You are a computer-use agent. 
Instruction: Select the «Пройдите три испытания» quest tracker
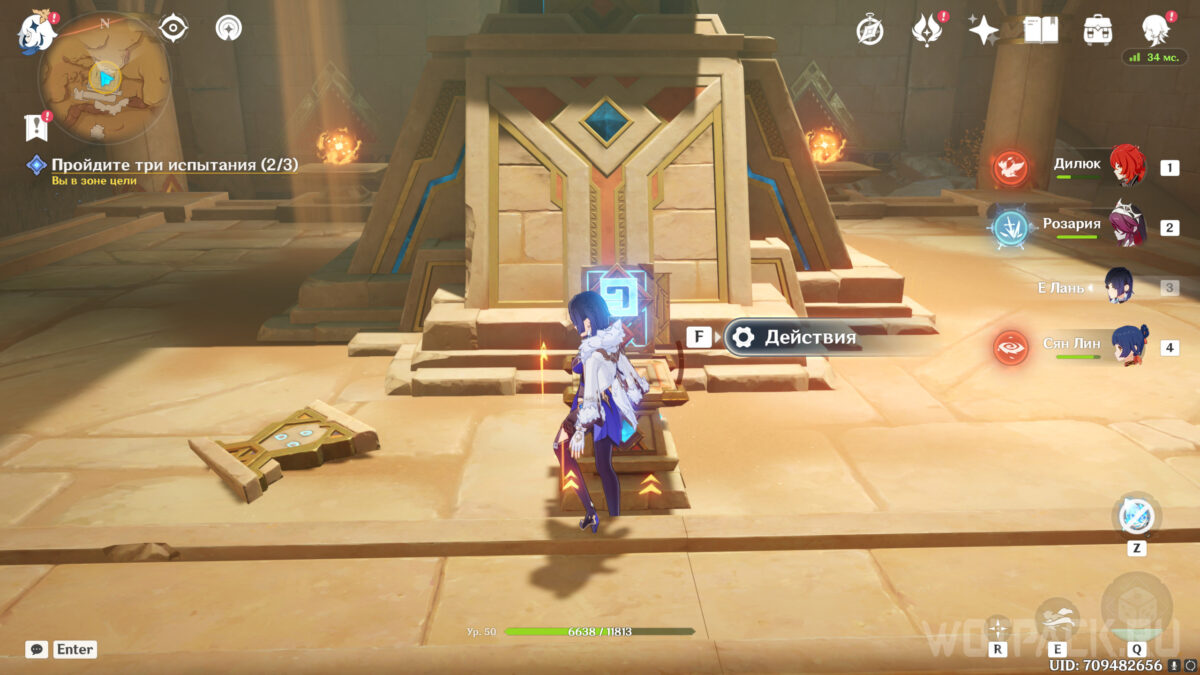pos(174,165)
